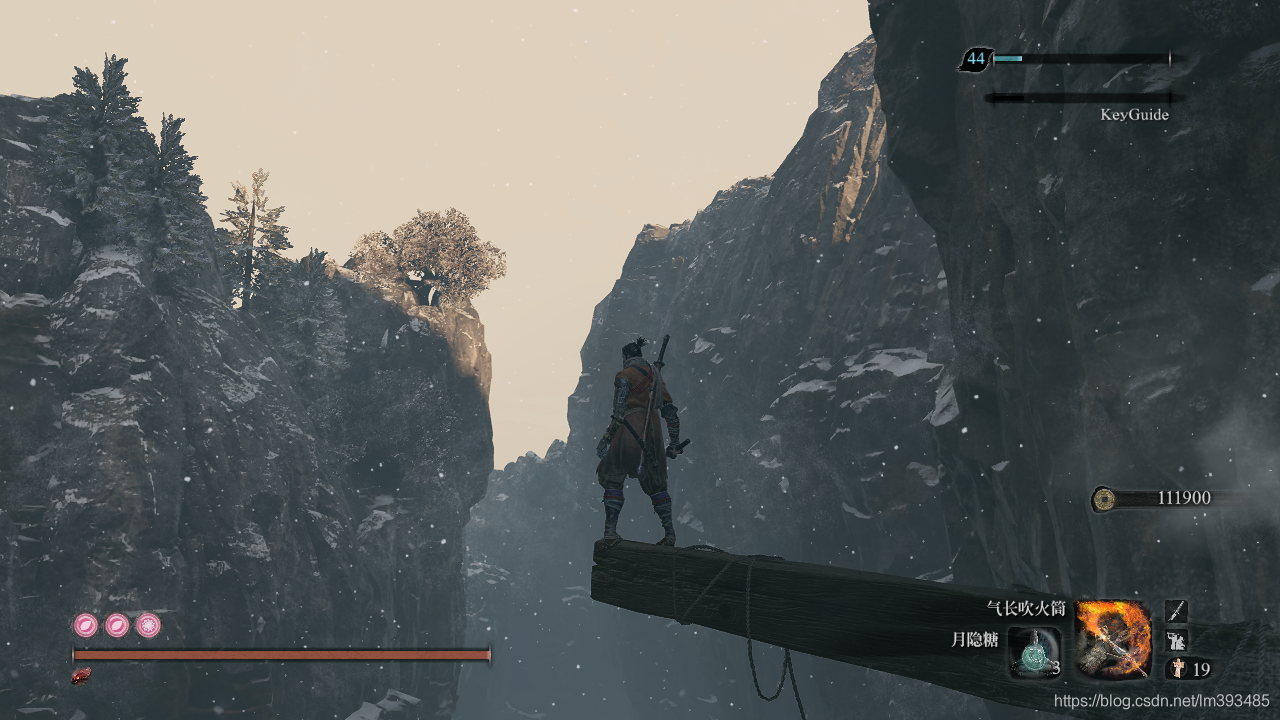Click the sen coin icon
Screen dimensions: 1280x720
pos(1103,498)
